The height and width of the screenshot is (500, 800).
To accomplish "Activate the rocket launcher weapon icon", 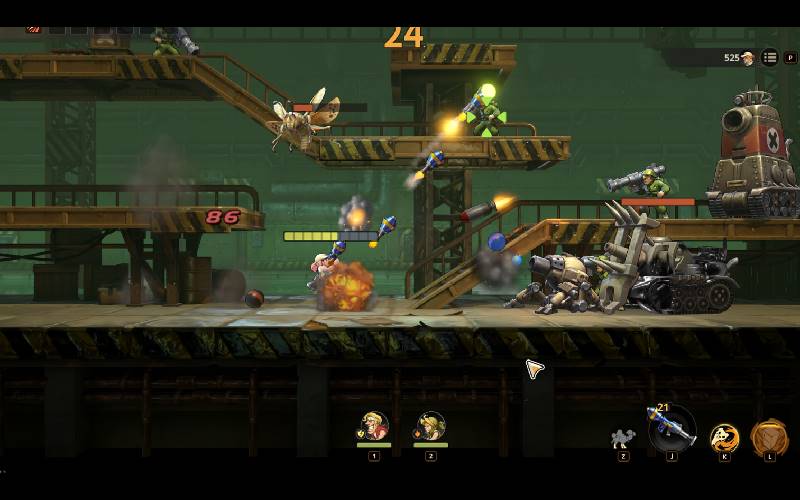I will [671, 428].
